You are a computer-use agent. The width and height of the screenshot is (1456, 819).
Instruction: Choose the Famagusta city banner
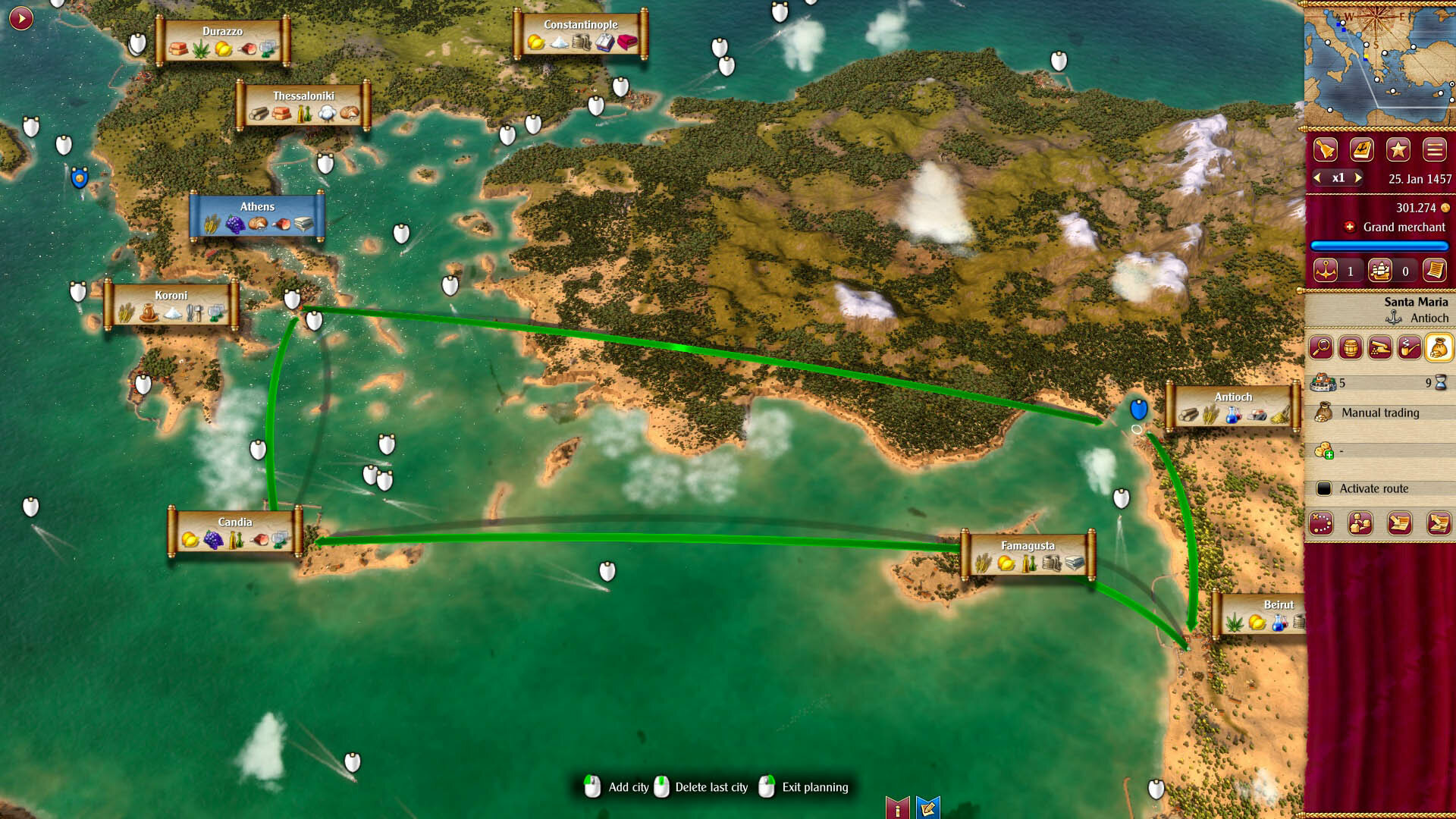(x=1028, y=555)
